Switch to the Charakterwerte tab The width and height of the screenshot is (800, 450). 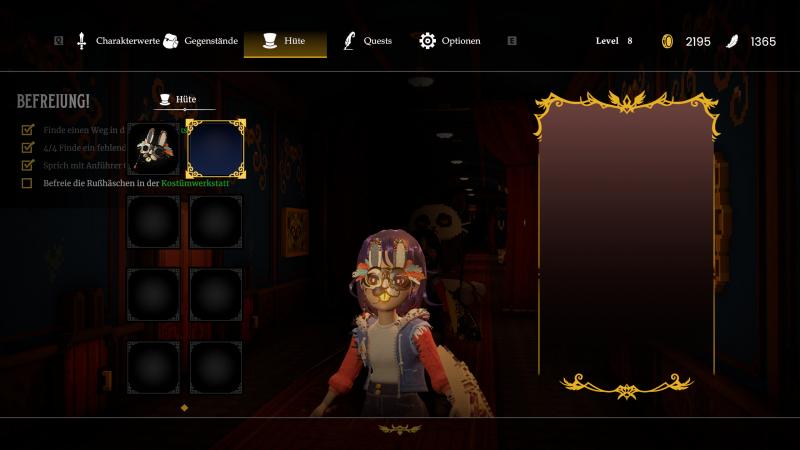tap(116, 41)
